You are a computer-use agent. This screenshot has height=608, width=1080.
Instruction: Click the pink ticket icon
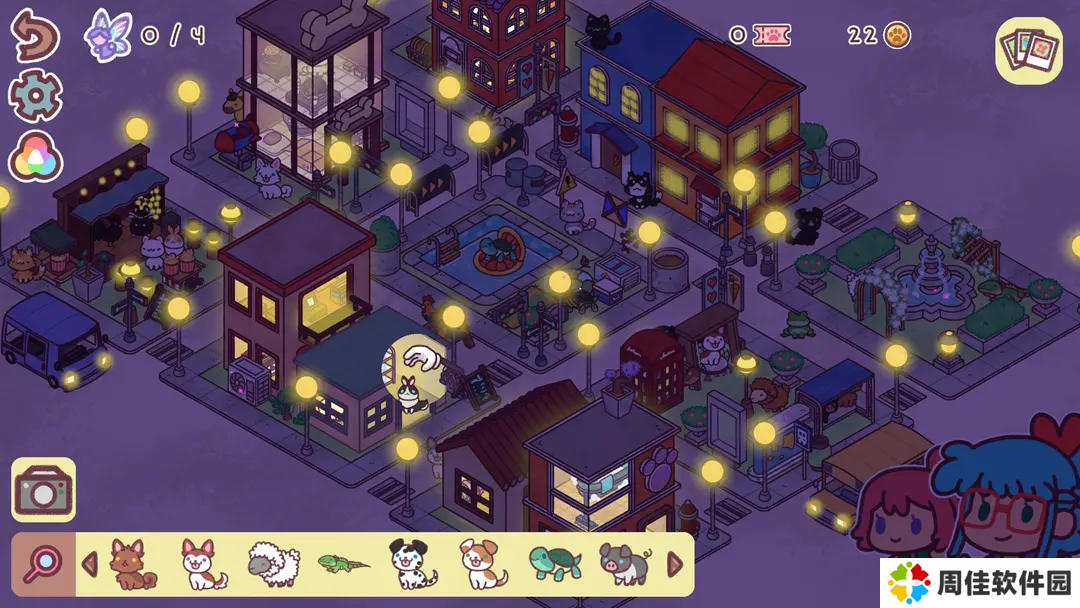point(771,36)
